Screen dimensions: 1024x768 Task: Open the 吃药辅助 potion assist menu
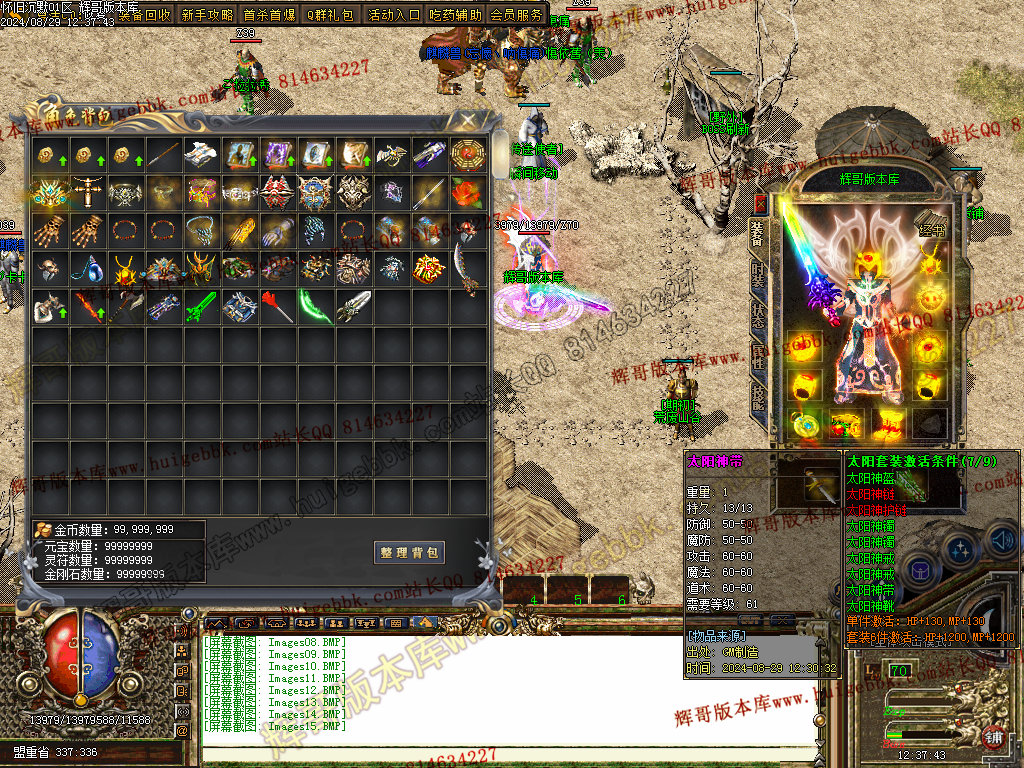click(455, 15)
